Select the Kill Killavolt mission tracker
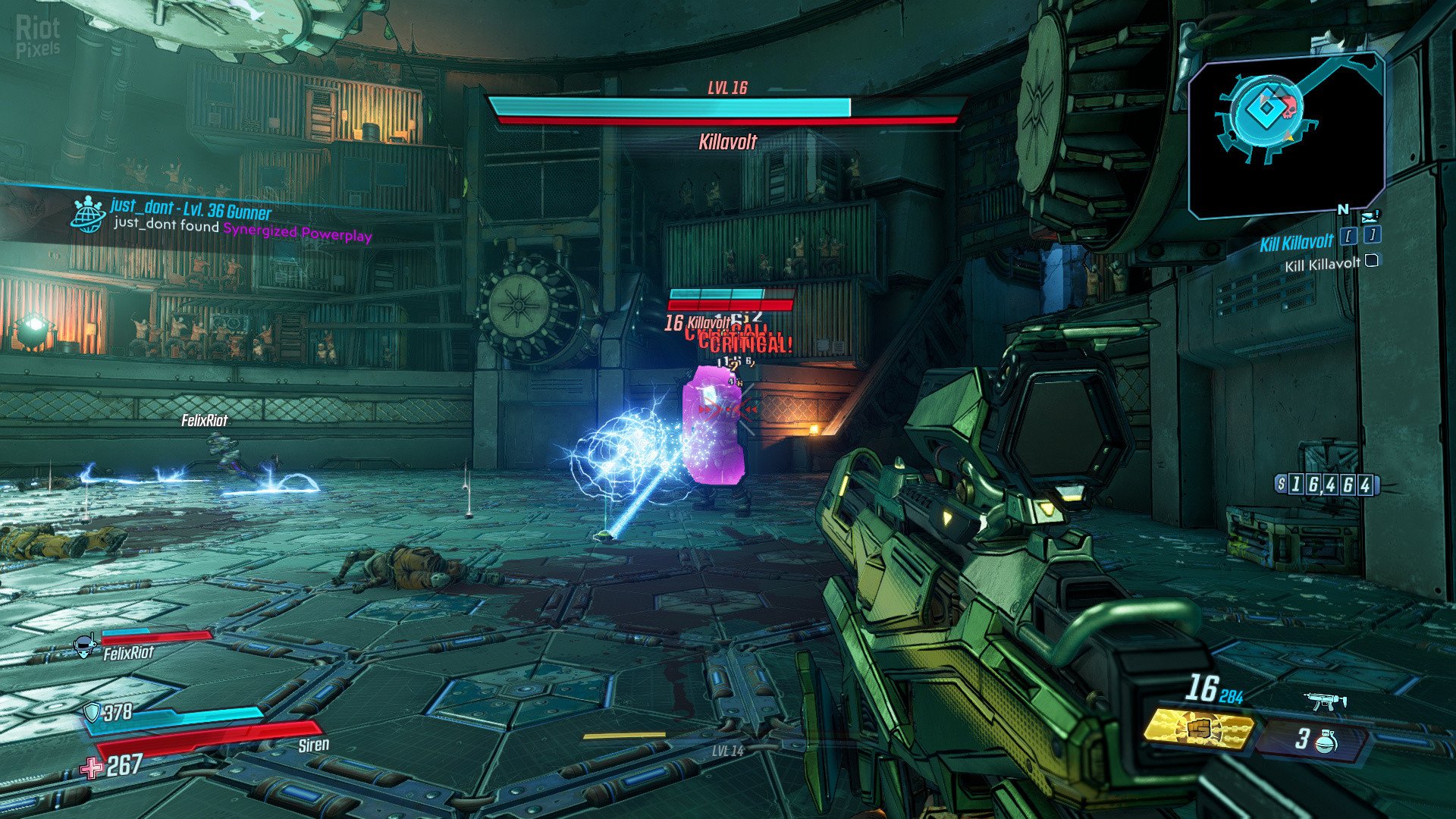 coord(1296,243)
